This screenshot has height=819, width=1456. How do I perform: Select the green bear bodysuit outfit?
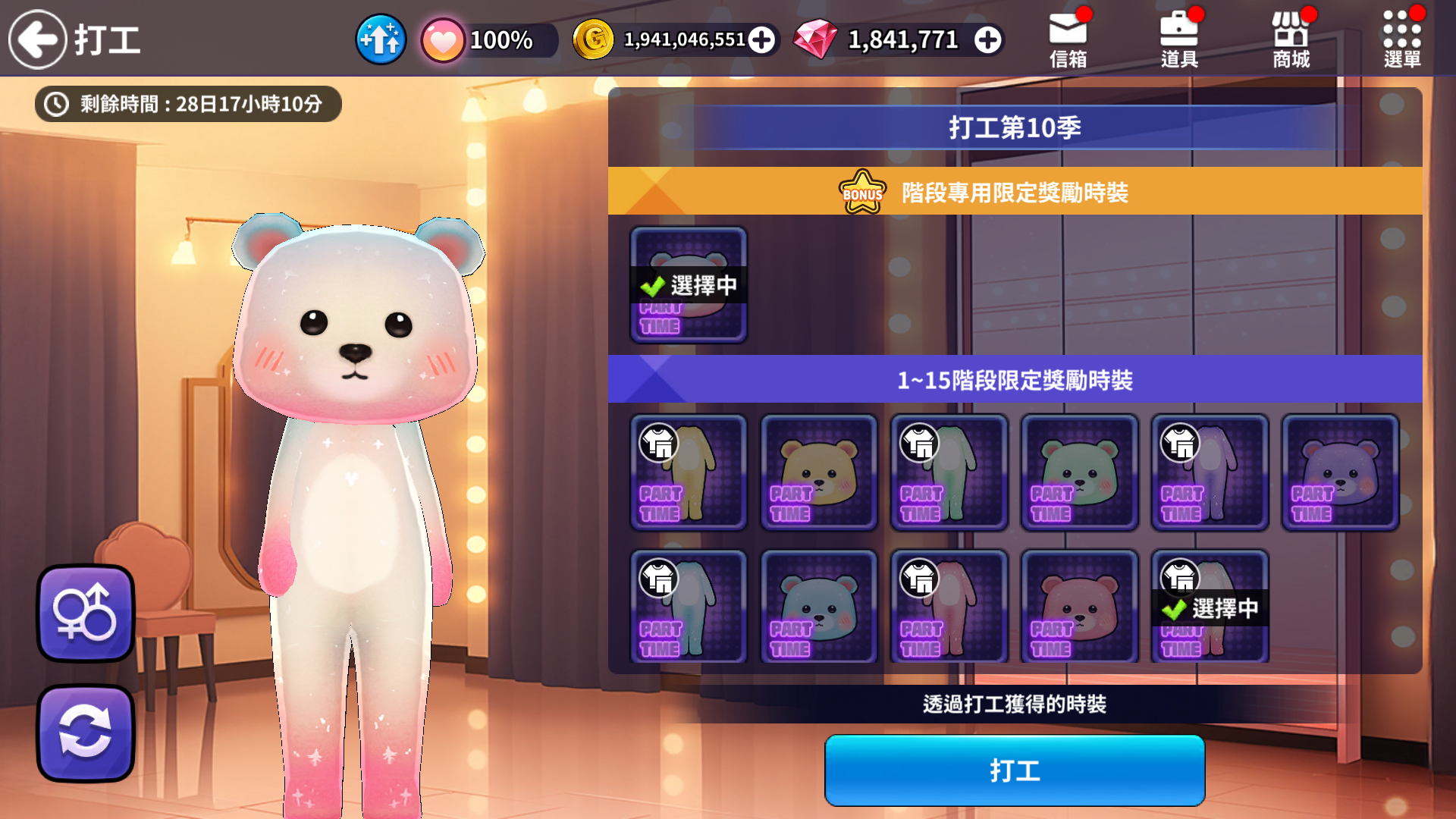pyautogui.click(x=949, y=472)
